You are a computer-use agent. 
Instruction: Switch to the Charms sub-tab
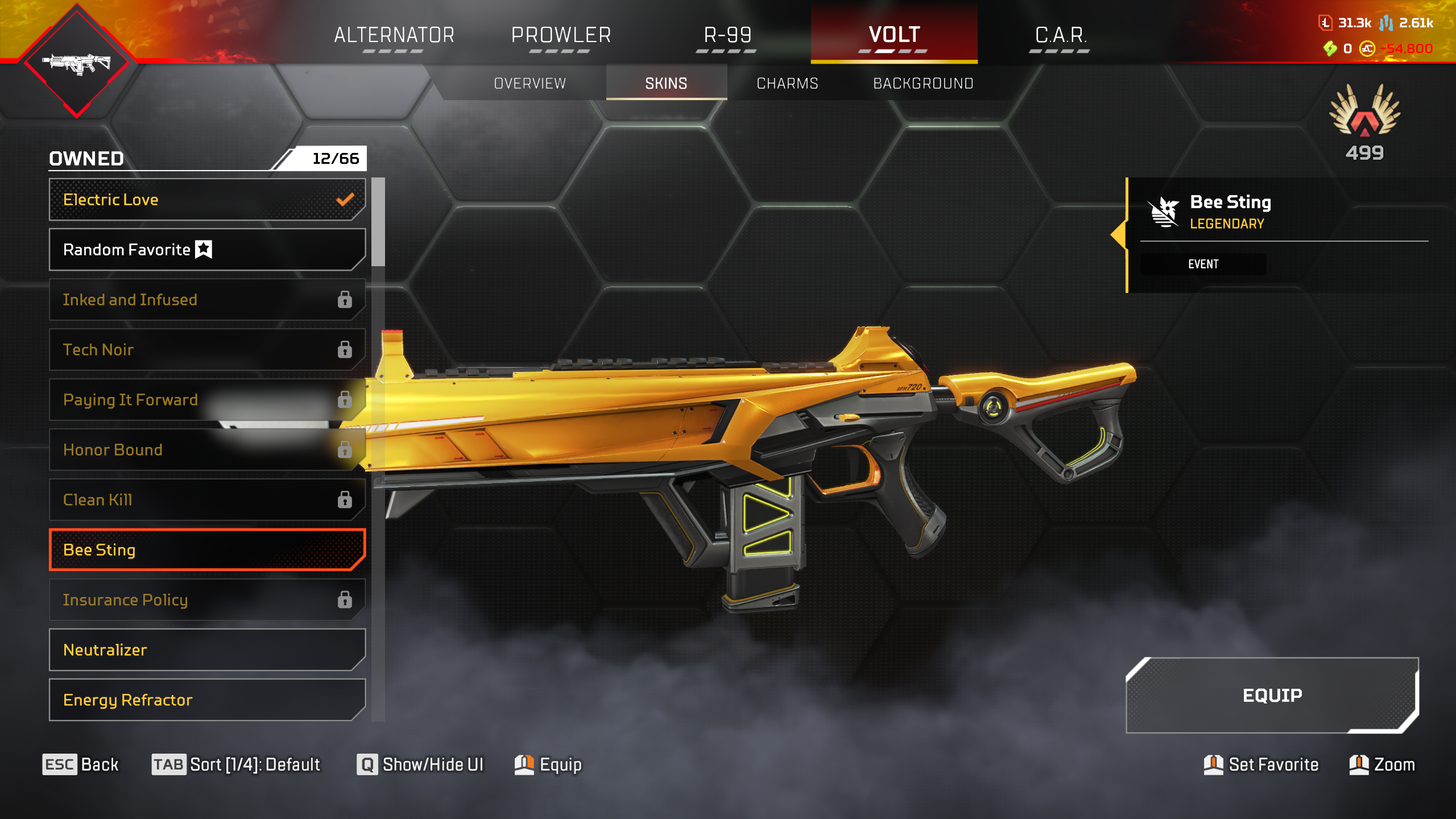[x=787, y=84]
